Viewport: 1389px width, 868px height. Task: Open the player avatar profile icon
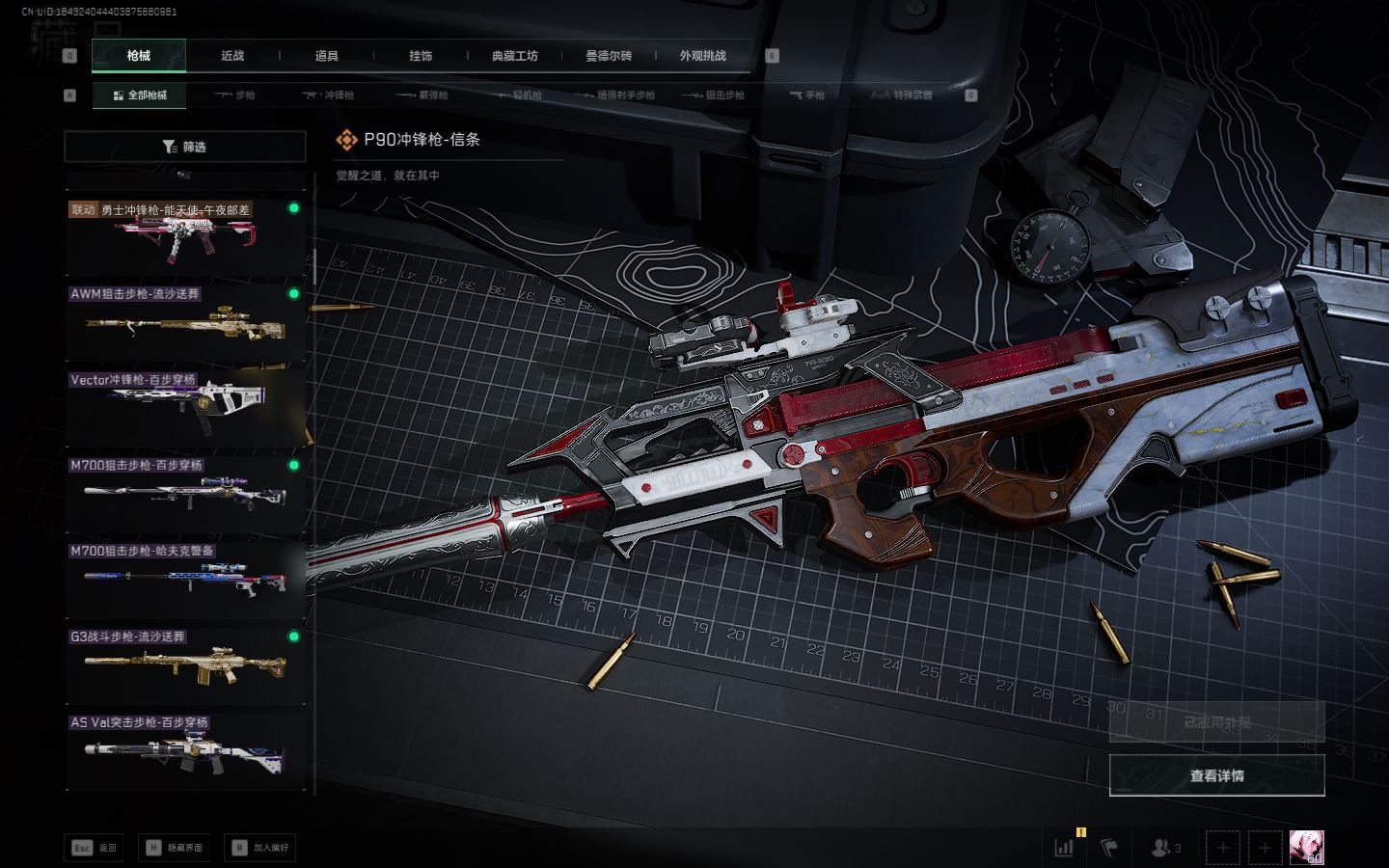(x=1306, y=848)
